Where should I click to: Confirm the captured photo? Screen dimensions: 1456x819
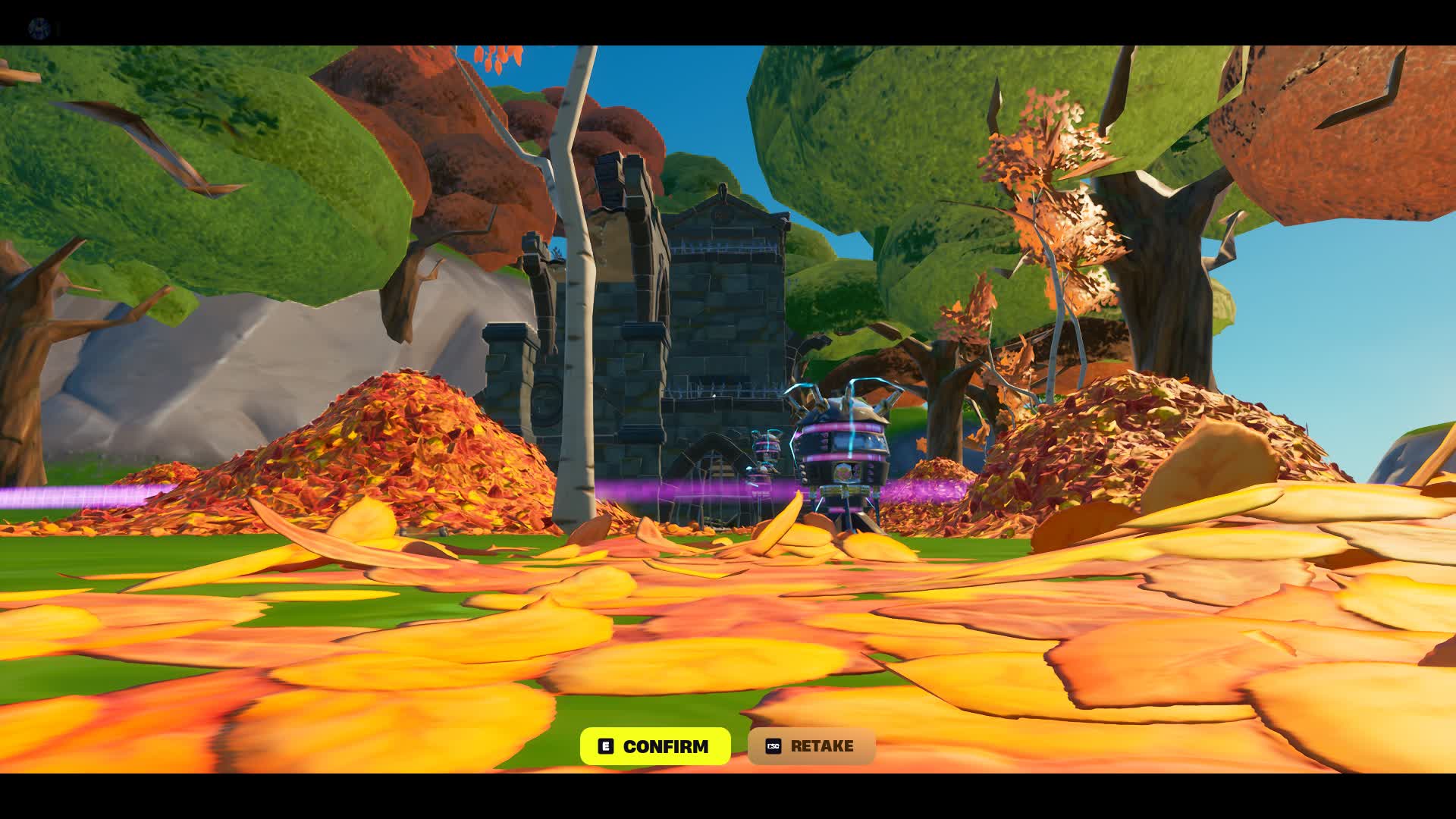tap(655, 746)
